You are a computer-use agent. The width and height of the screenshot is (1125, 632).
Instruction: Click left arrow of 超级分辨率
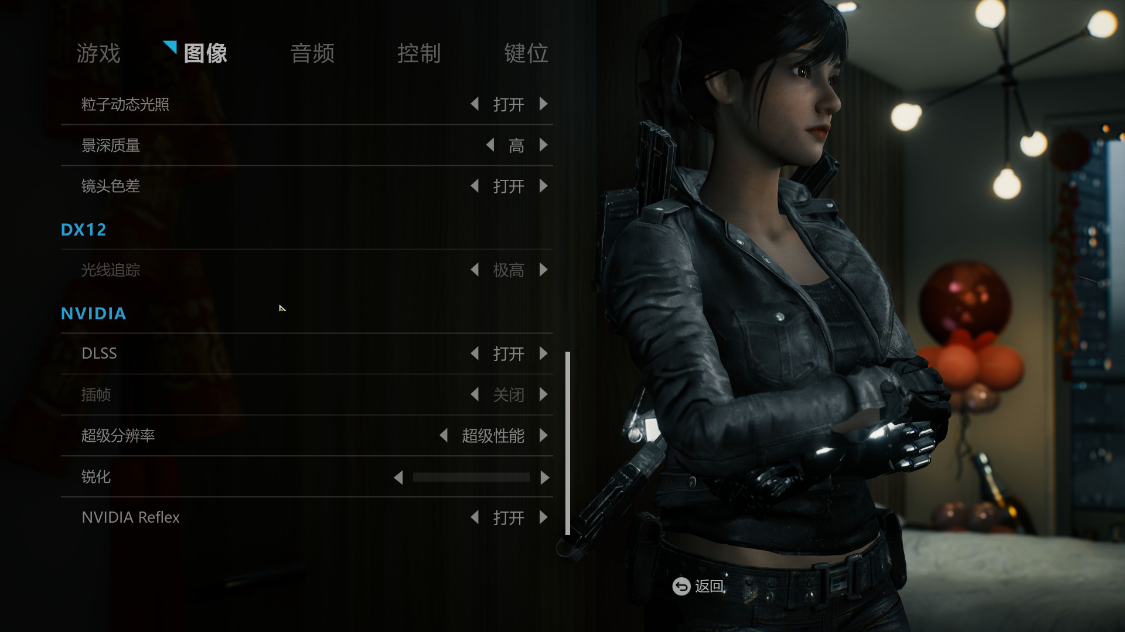[x=443, y=436]
